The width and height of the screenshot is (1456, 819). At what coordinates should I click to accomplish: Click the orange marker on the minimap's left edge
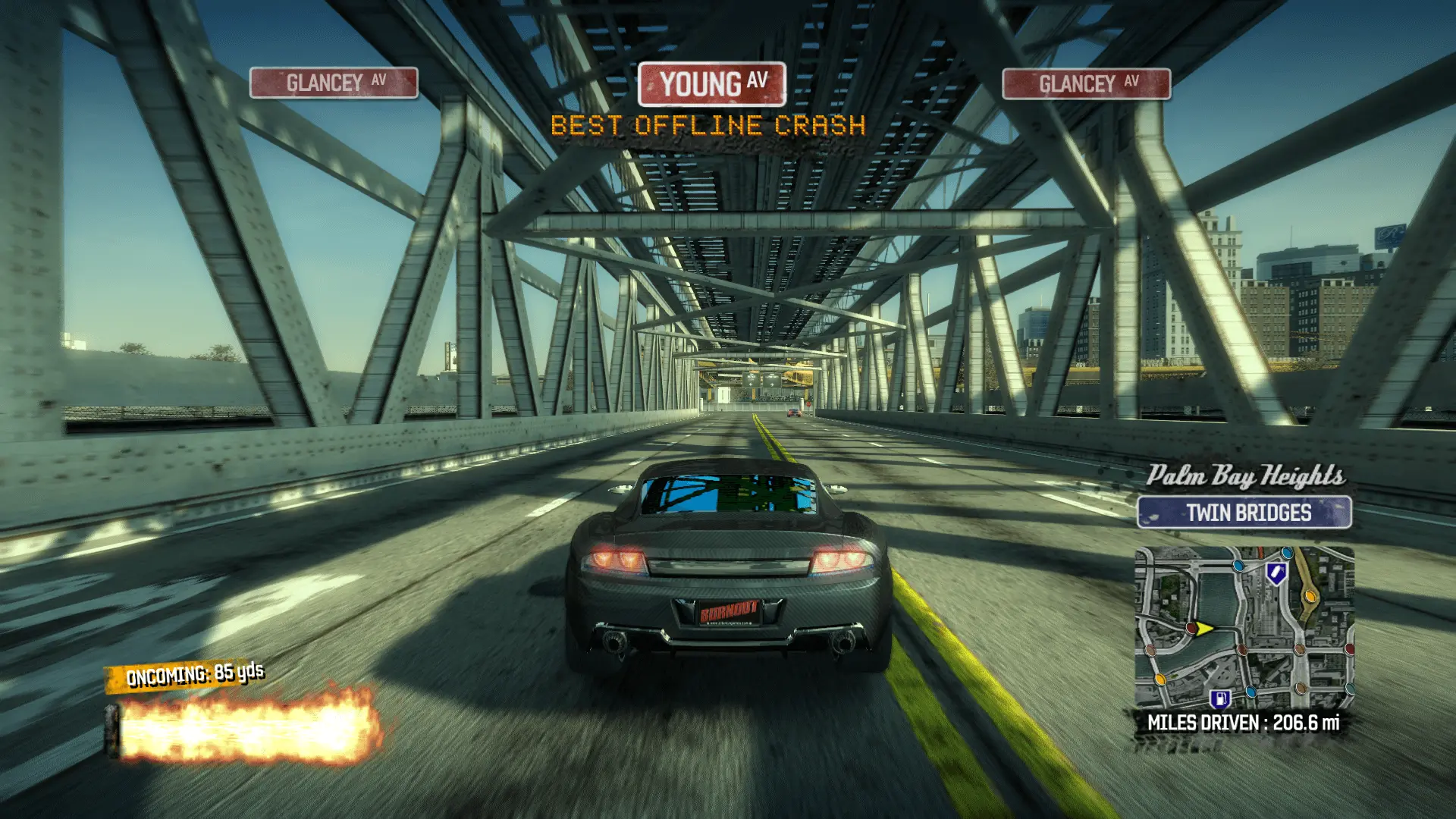click(1159, 679)
